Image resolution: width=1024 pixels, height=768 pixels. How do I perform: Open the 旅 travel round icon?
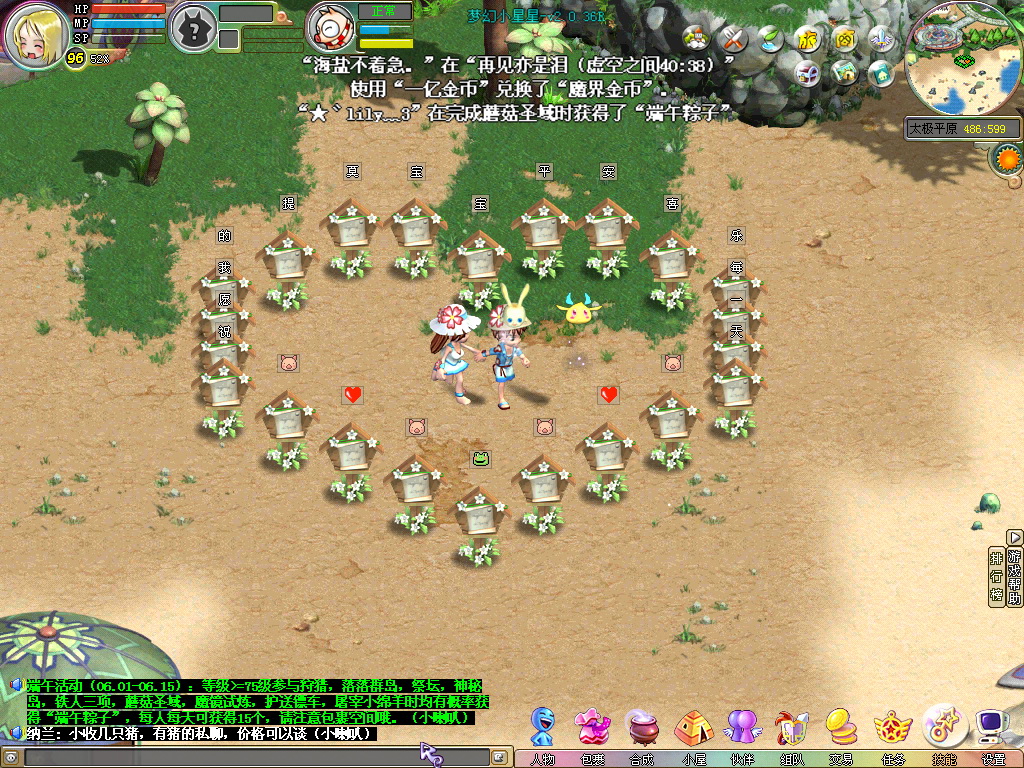(x=807, y=40)
